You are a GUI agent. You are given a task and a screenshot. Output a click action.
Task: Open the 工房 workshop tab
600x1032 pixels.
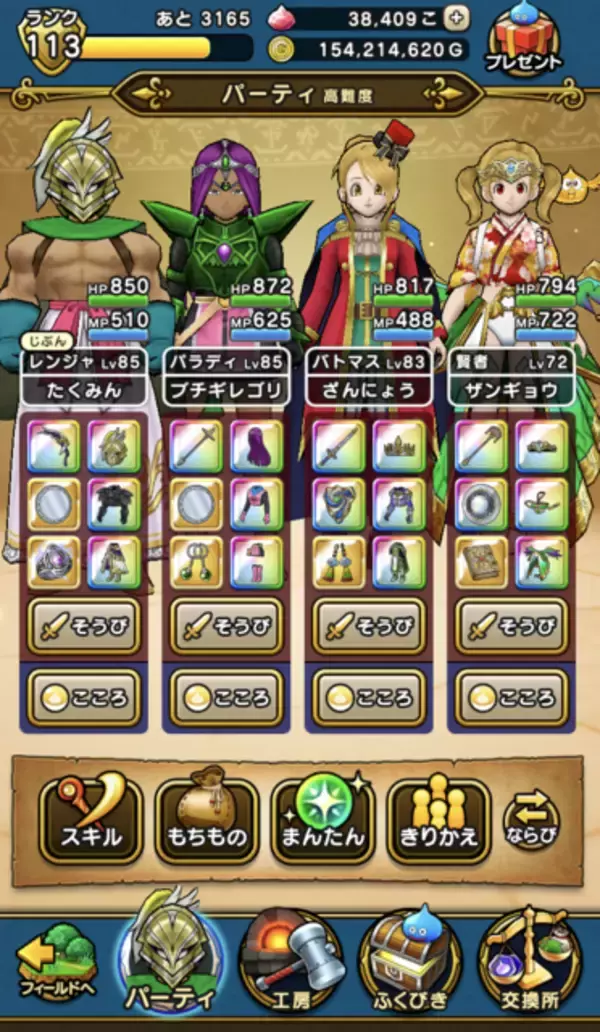pyautogui.click(x=291, y=967)
